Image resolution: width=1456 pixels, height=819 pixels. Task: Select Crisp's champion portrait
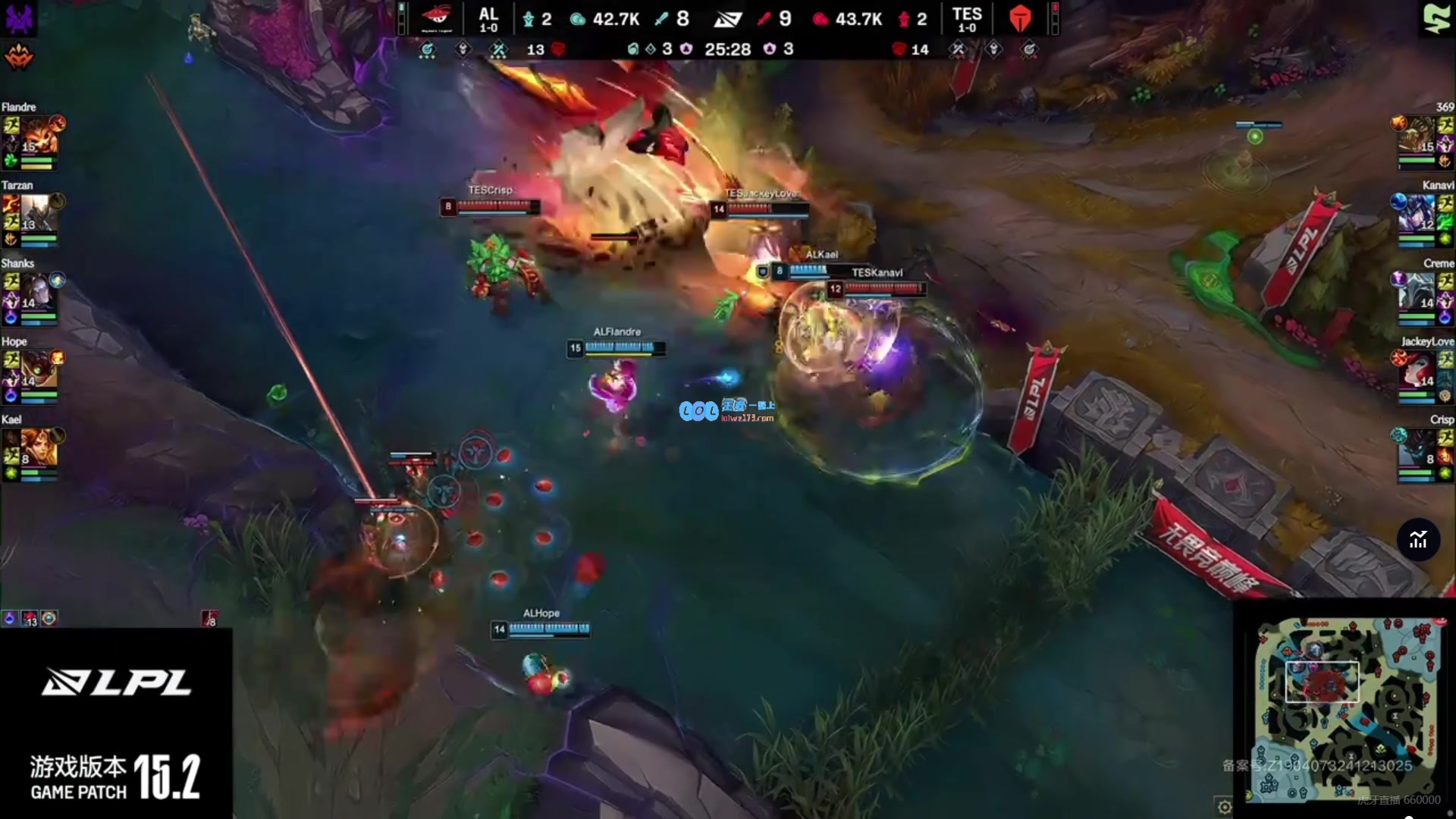point(1417,448)
